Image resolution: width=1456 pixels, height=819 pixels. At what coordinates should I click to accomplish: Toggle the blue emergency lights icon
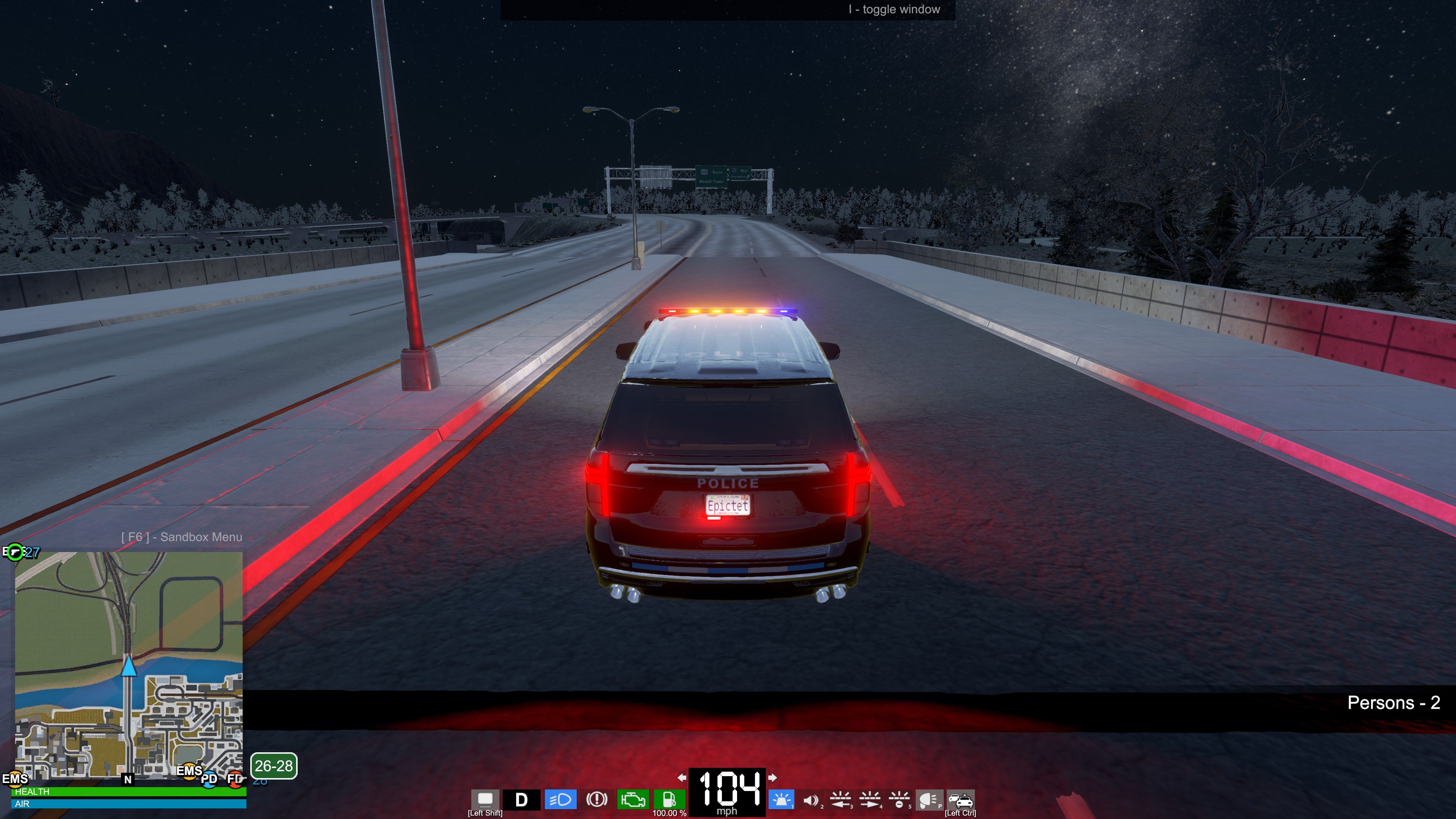[x=781, y=800]
